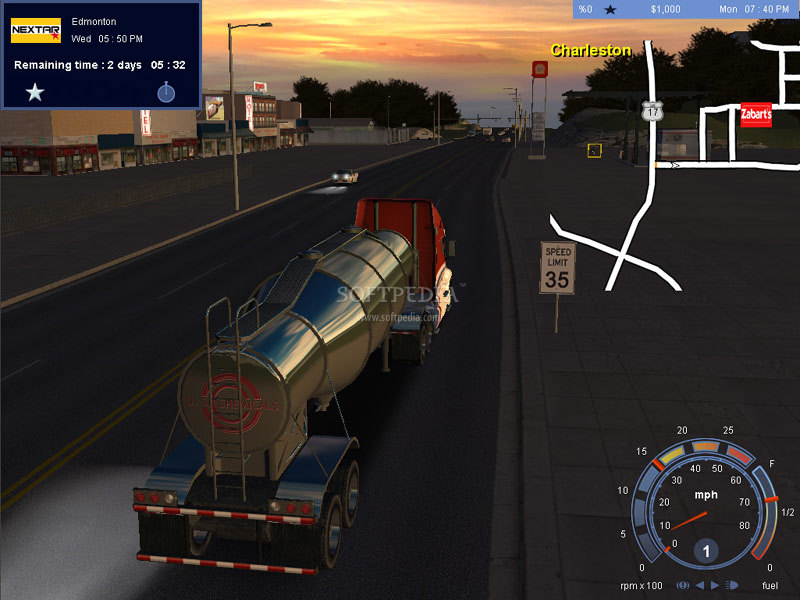Click the stopwatch icon in the delivery panel
800x600 pixels.
point(166,93)
